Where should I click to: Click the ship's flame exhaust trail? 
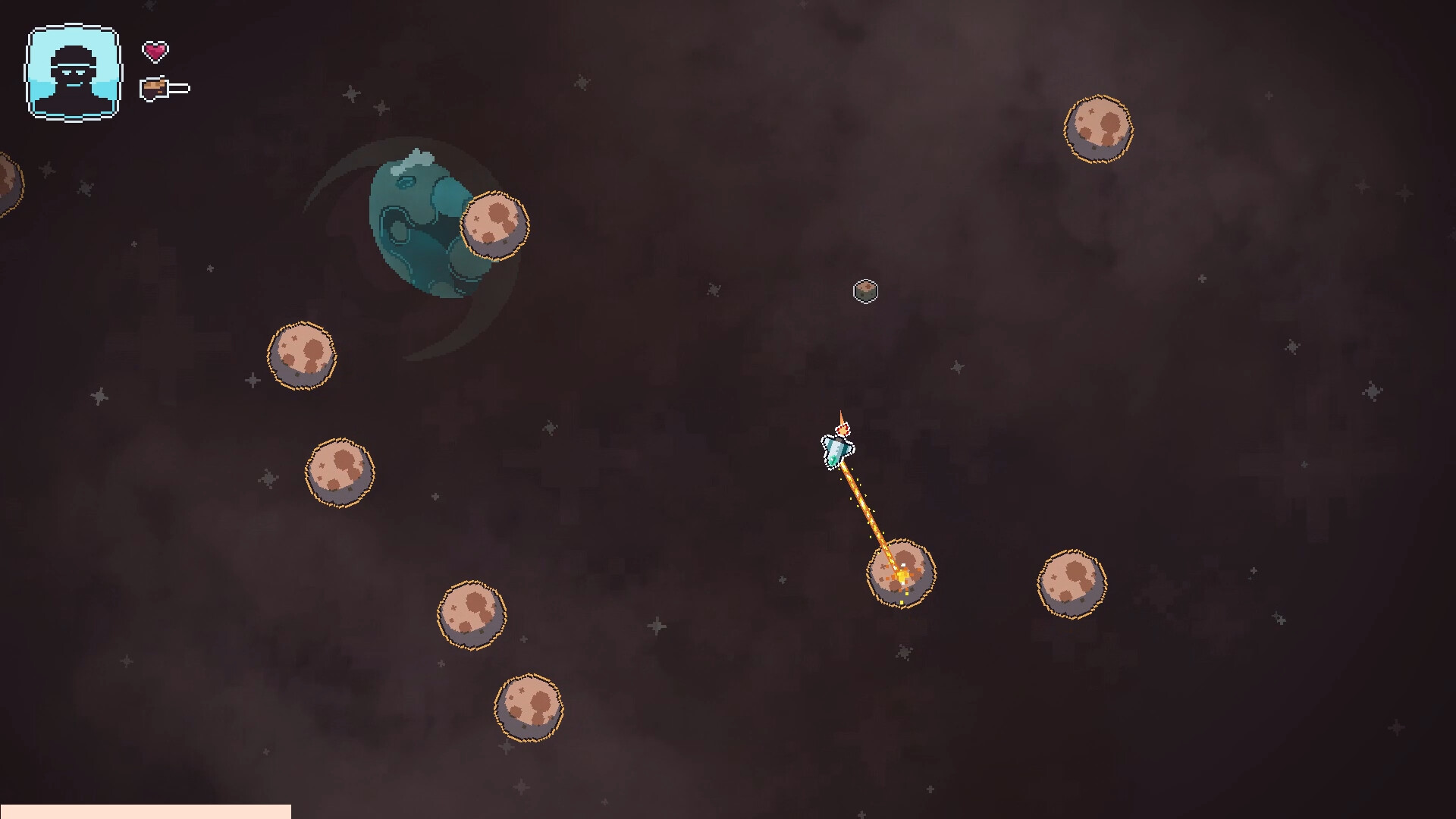pos(843,423)
